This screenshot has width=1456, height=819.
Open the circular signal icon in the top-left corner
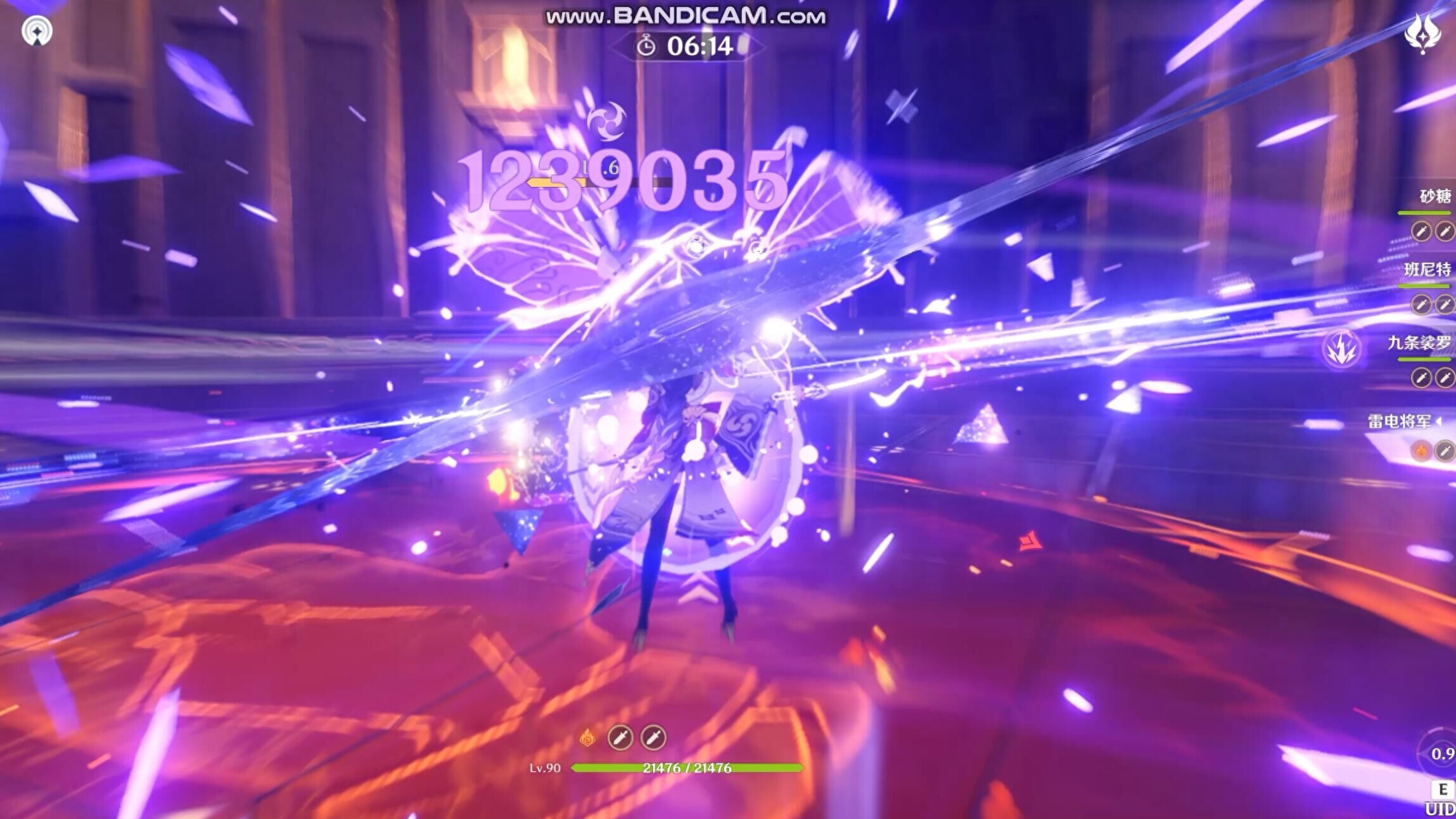click(x=37, y=30)
